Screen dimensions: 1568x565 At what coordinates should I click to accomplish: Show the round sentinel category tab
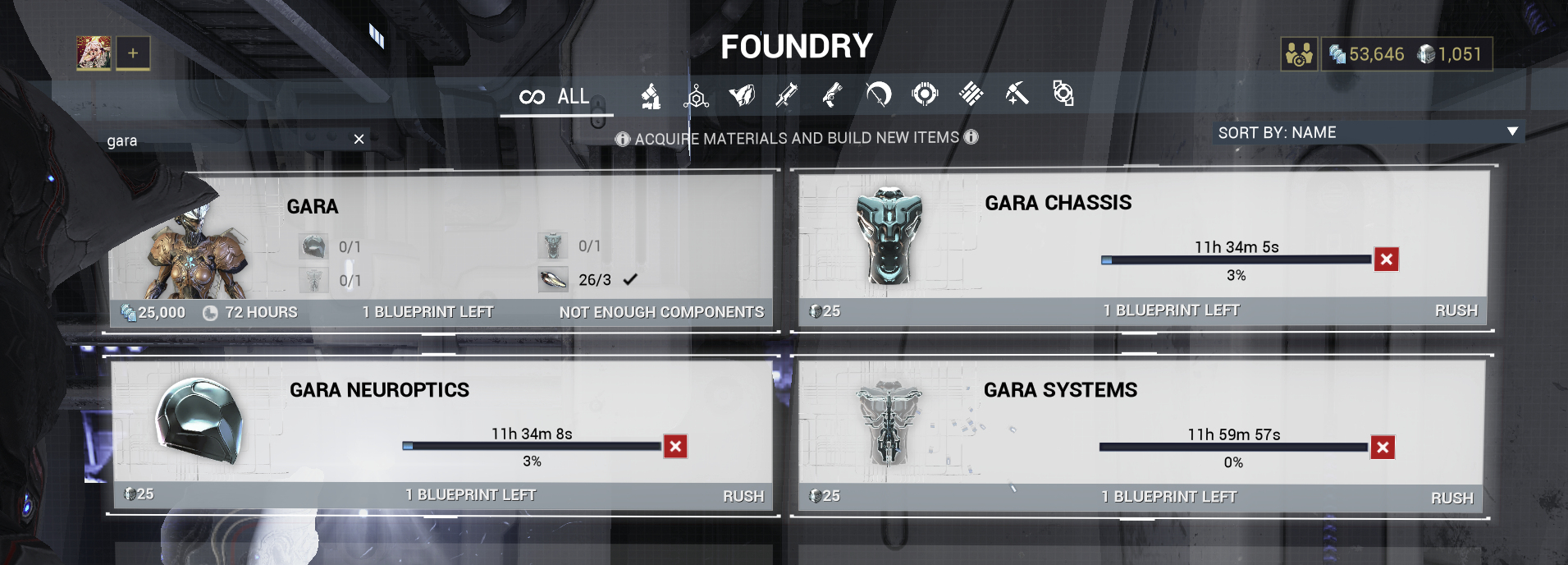[x=925, y=94]
